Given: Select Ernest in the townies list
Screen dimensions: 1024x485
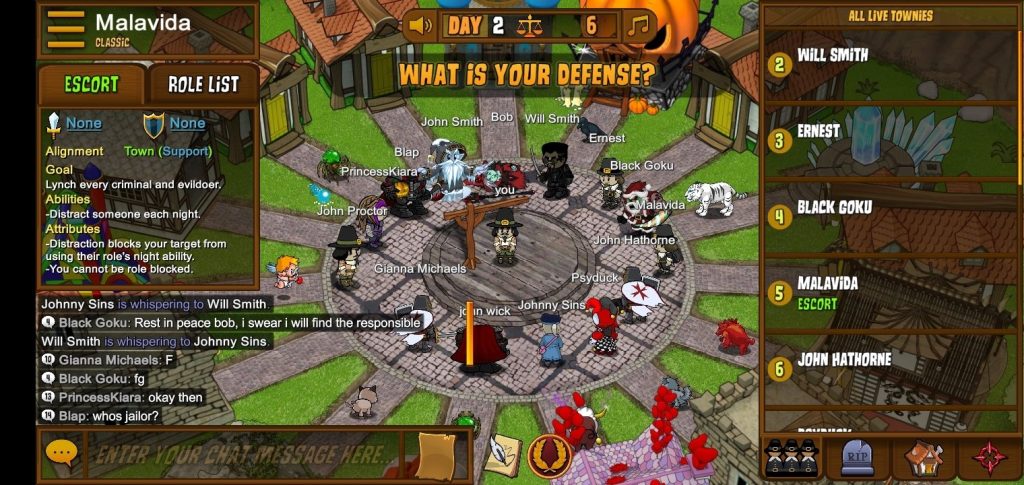Looking at the screenshot, I should click(818, 131).
